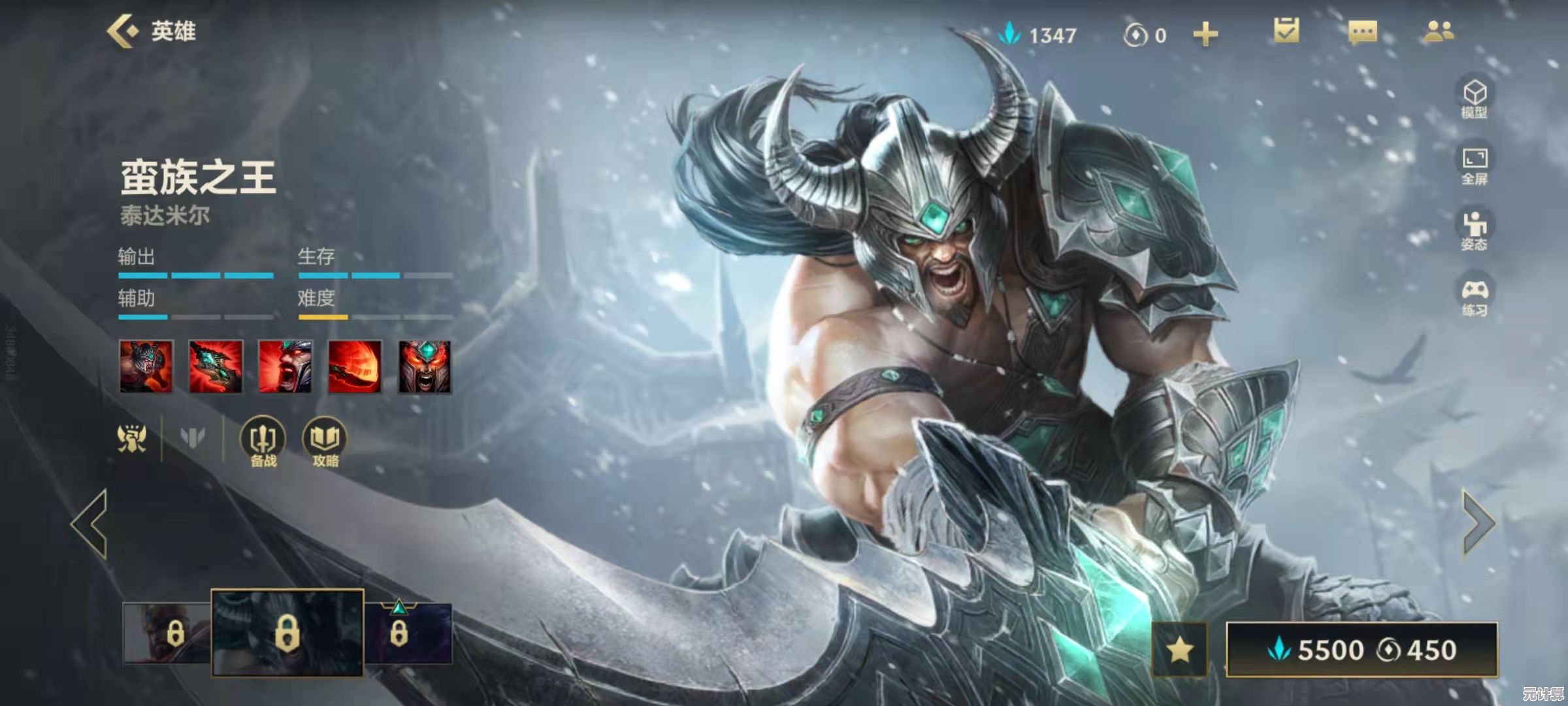Open the missions checklist icon
The width and height of the screenshot is (1568, 706).
1286,31
